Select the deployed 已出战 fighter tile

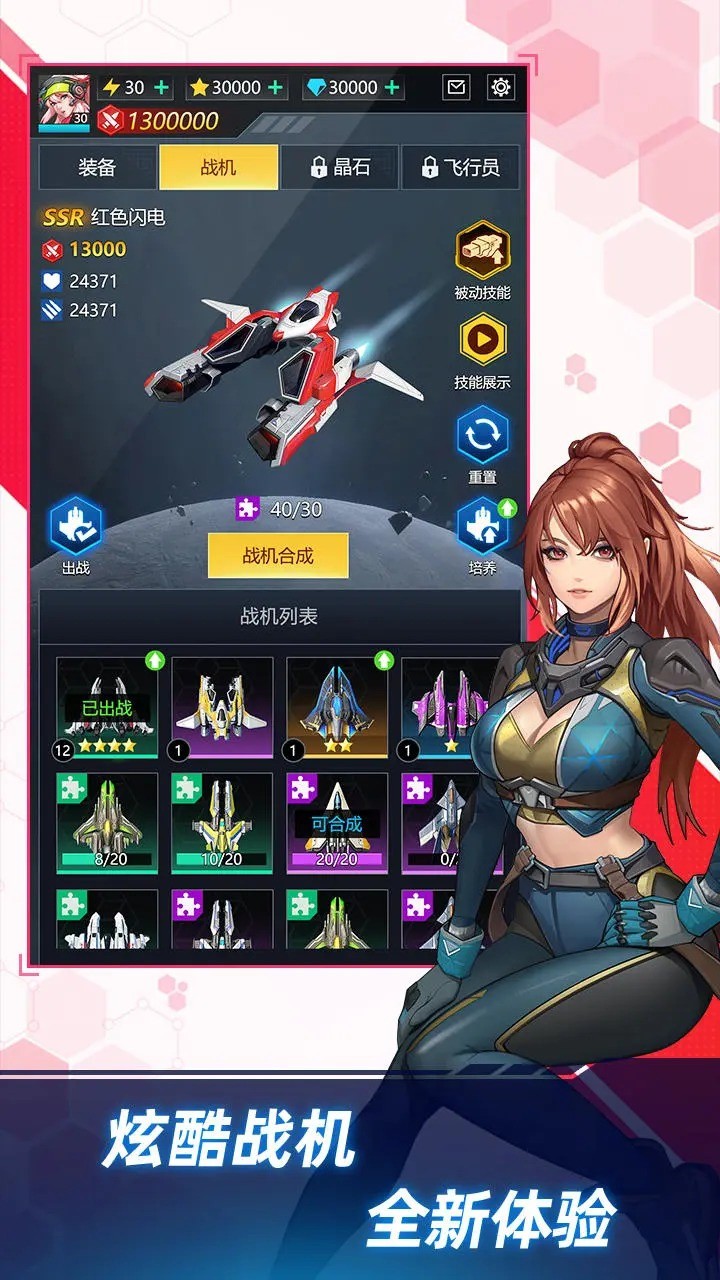point(107,707)
